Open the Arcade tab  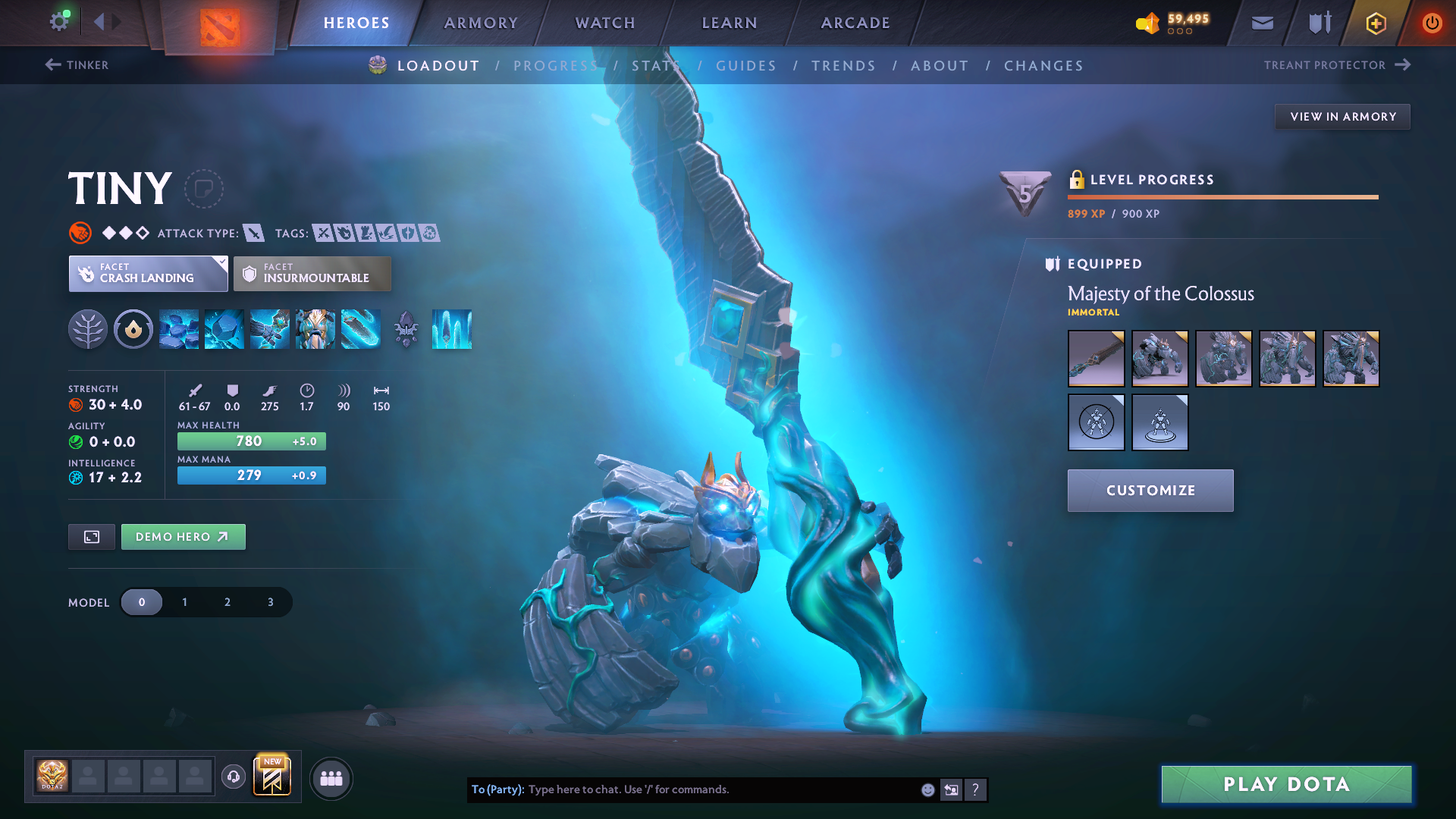click(855, 23)
